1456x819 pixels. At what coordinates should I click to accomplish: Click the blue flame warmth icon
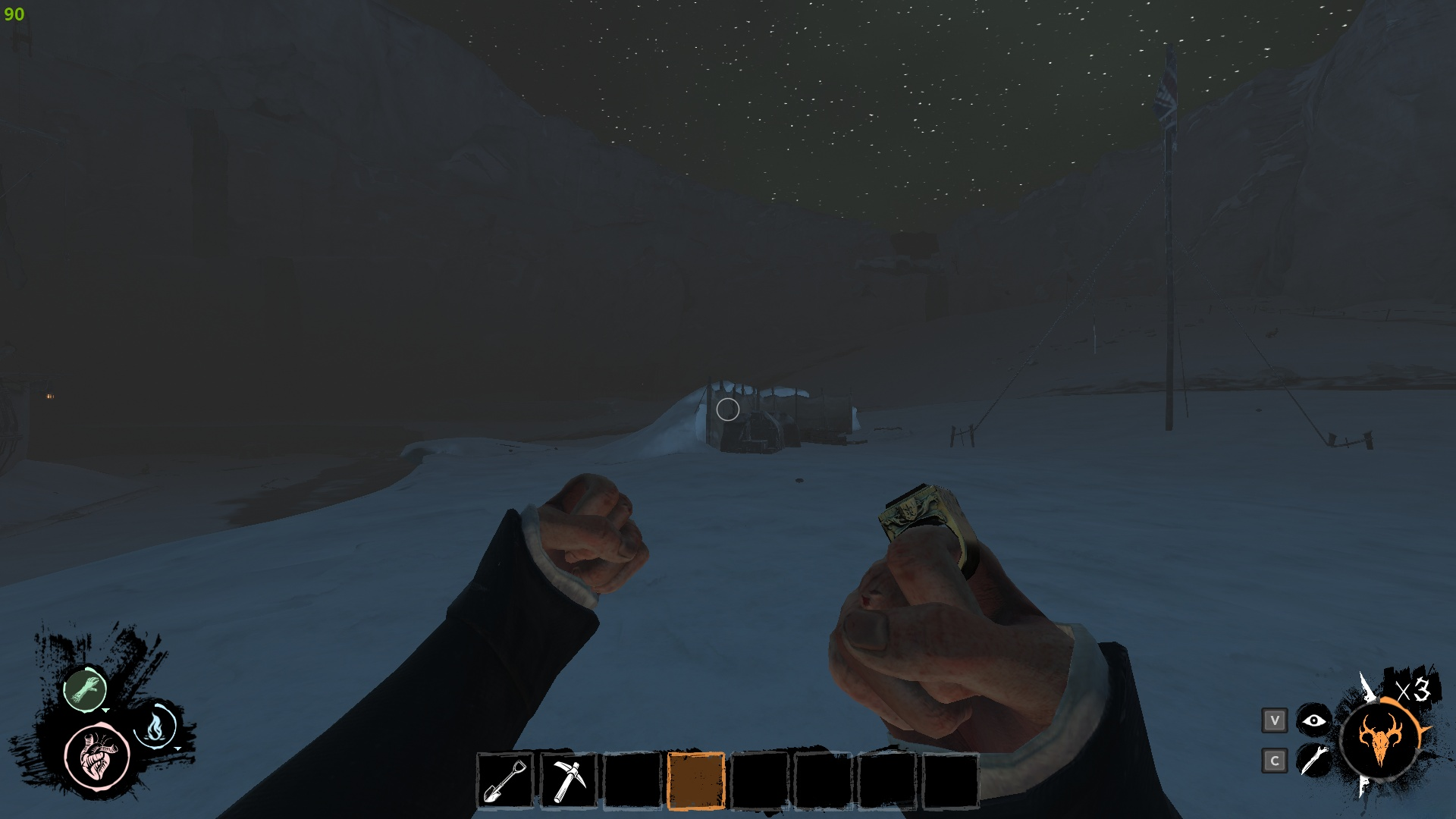point(155,727)
